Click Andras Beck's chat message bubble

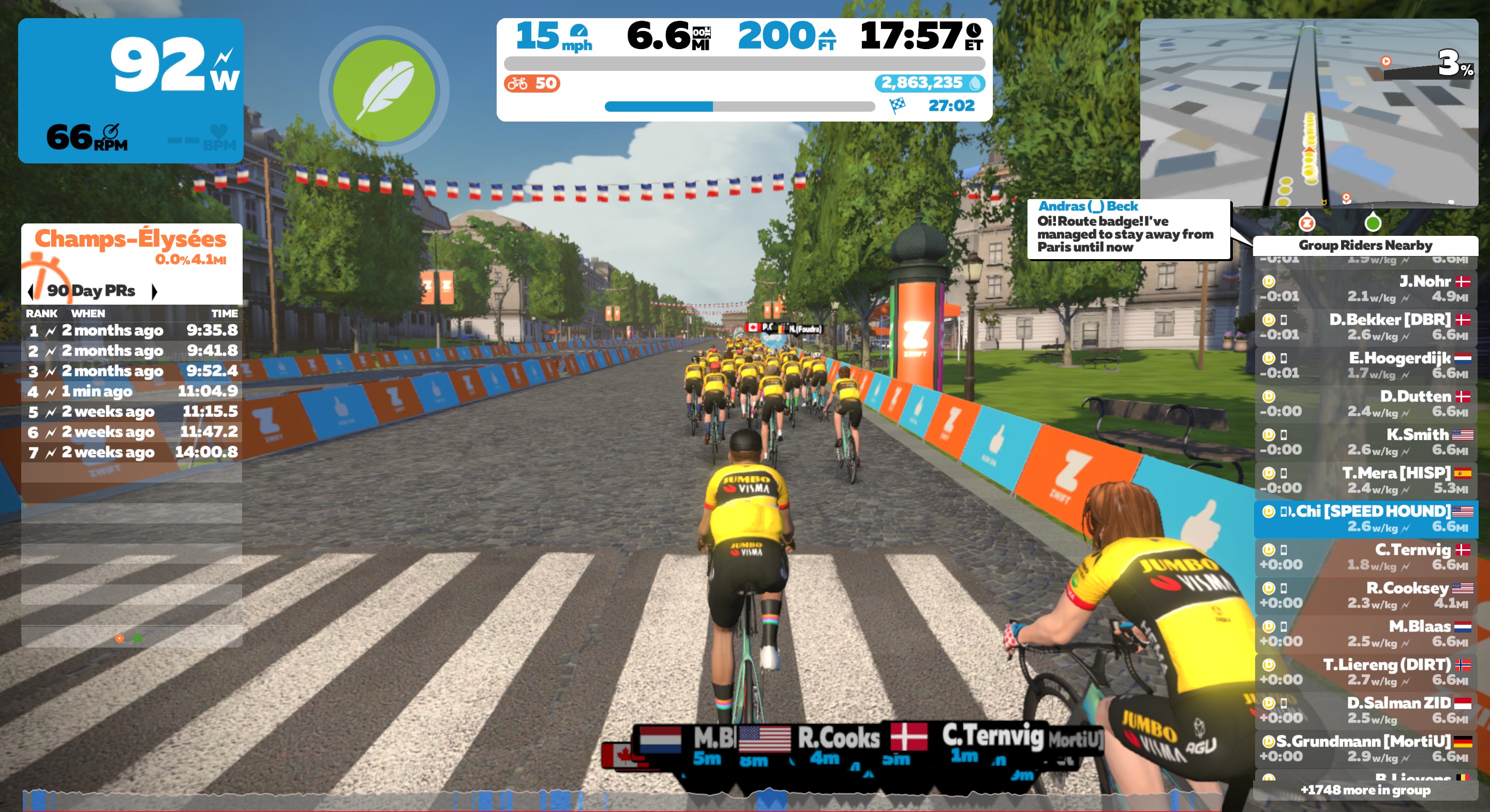[x=1128, y=229]
